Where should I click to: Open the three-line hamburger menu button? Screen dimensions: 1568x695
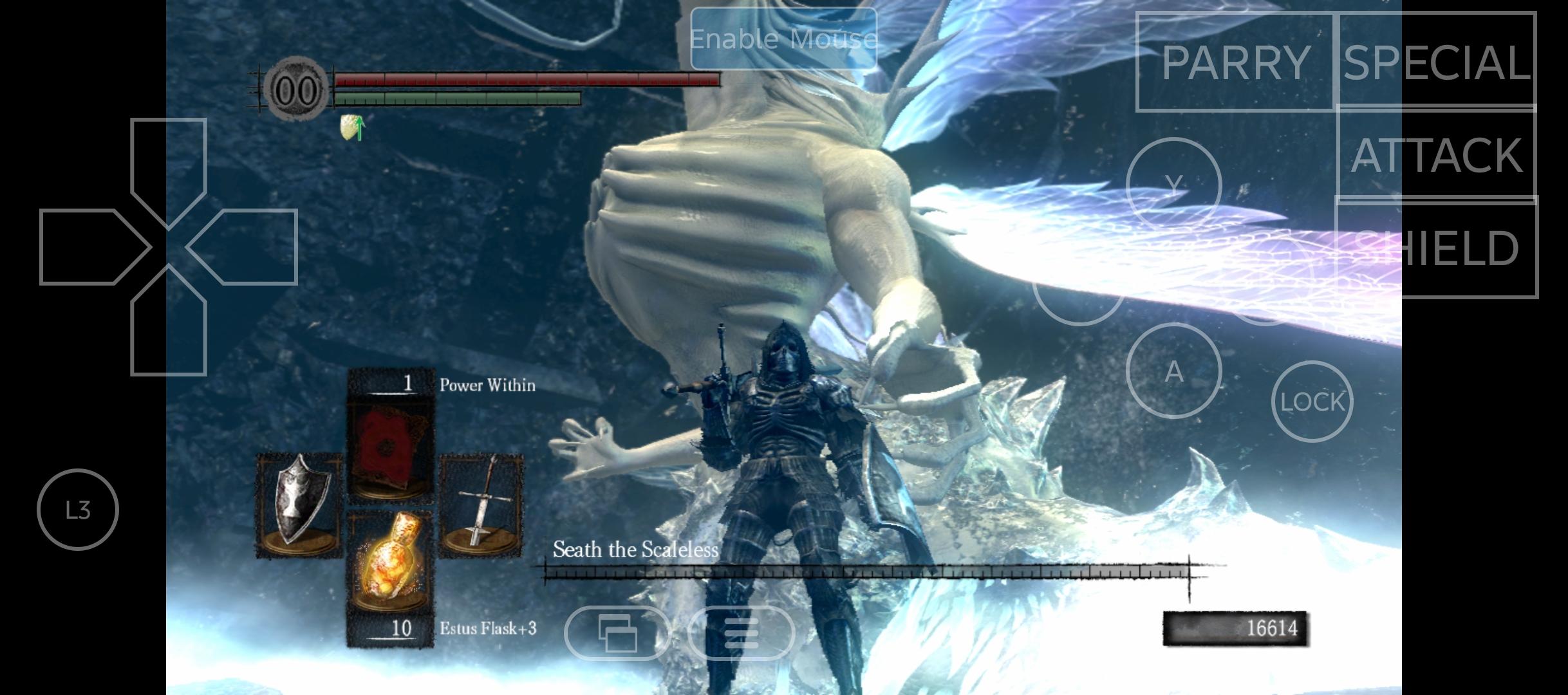coord(741,633)
